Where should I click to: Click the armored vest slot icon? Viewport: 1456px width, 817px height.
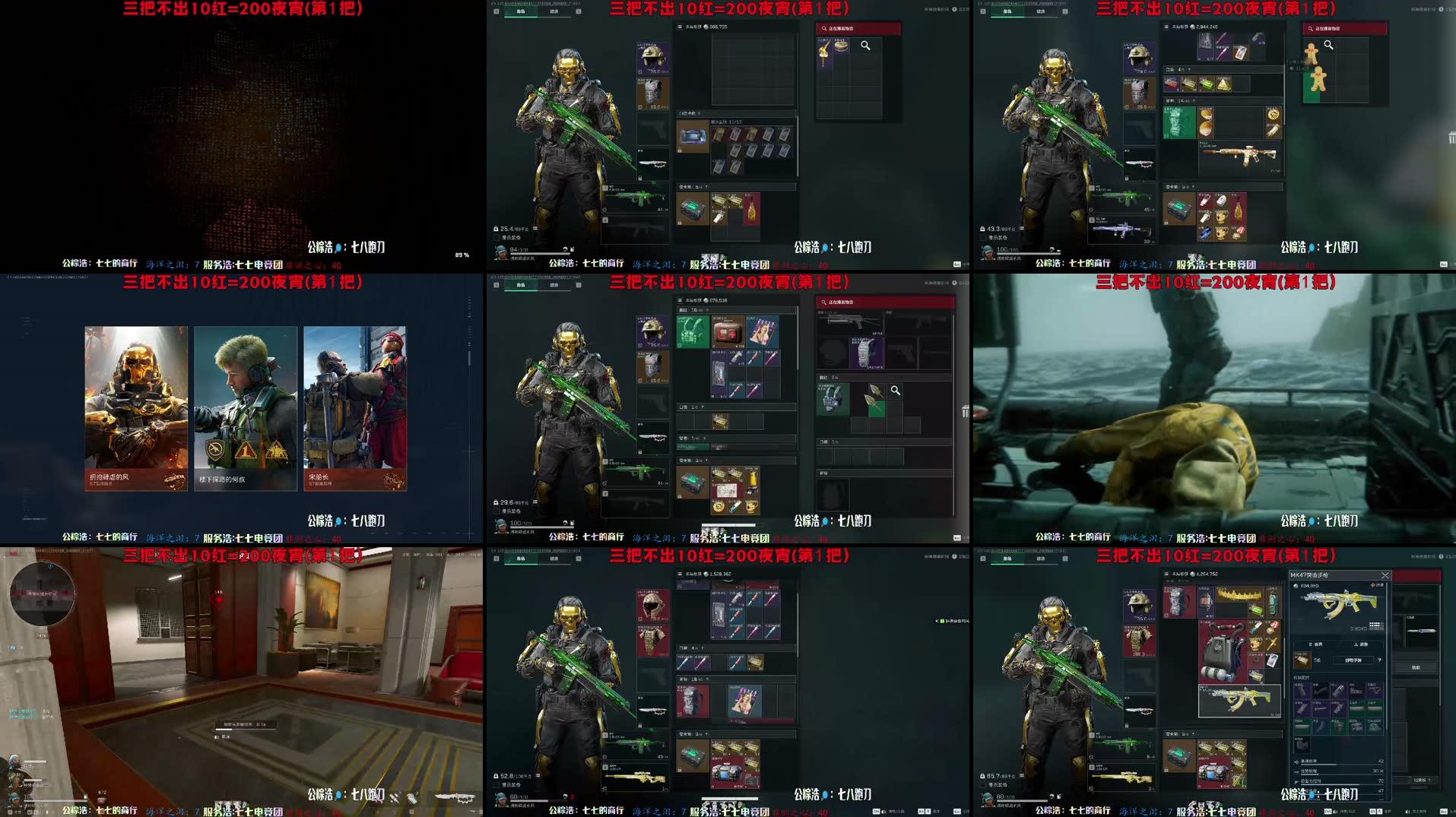click(1137, 641)
